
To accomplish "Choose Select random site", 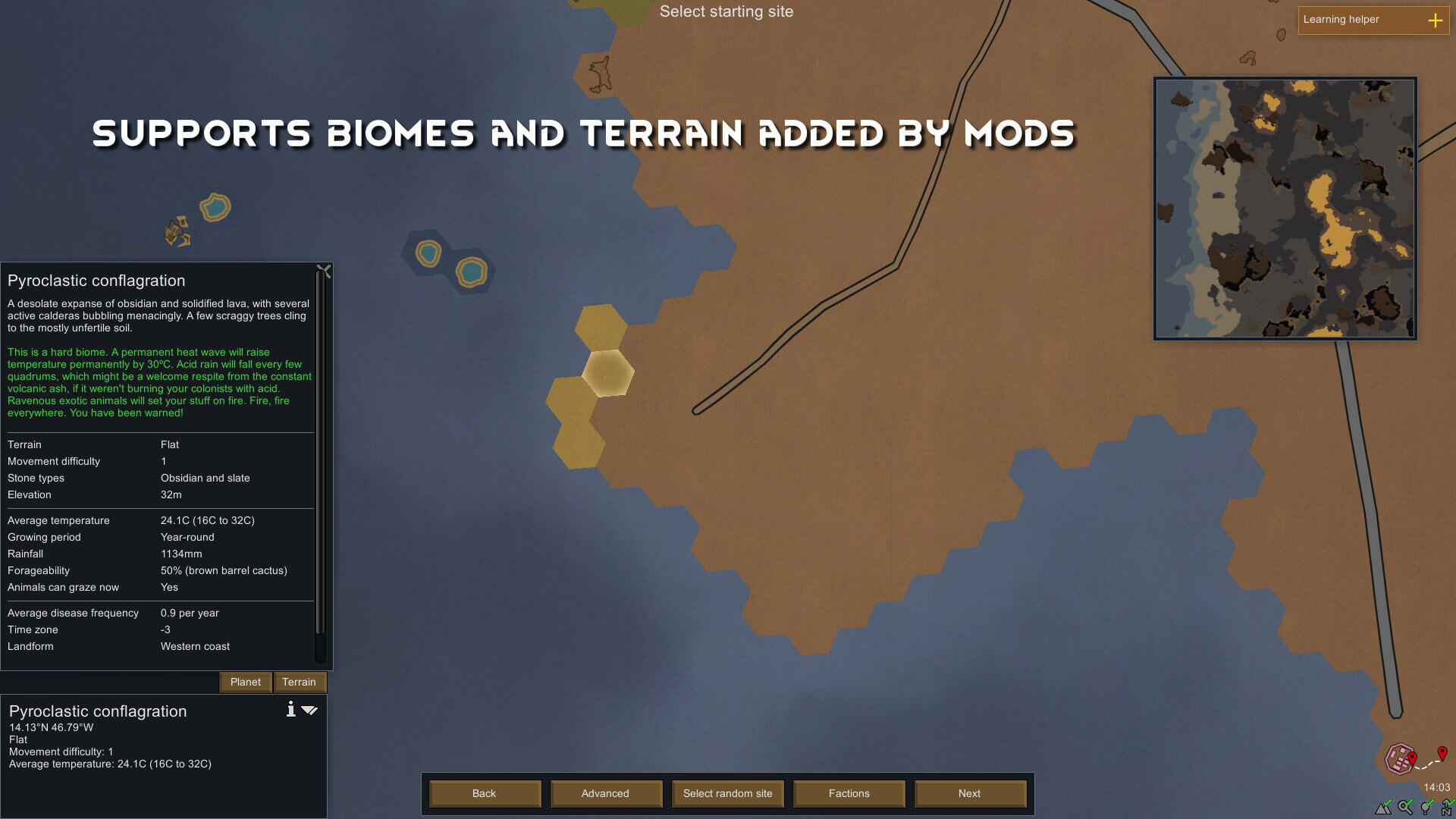I will (727, 793).
